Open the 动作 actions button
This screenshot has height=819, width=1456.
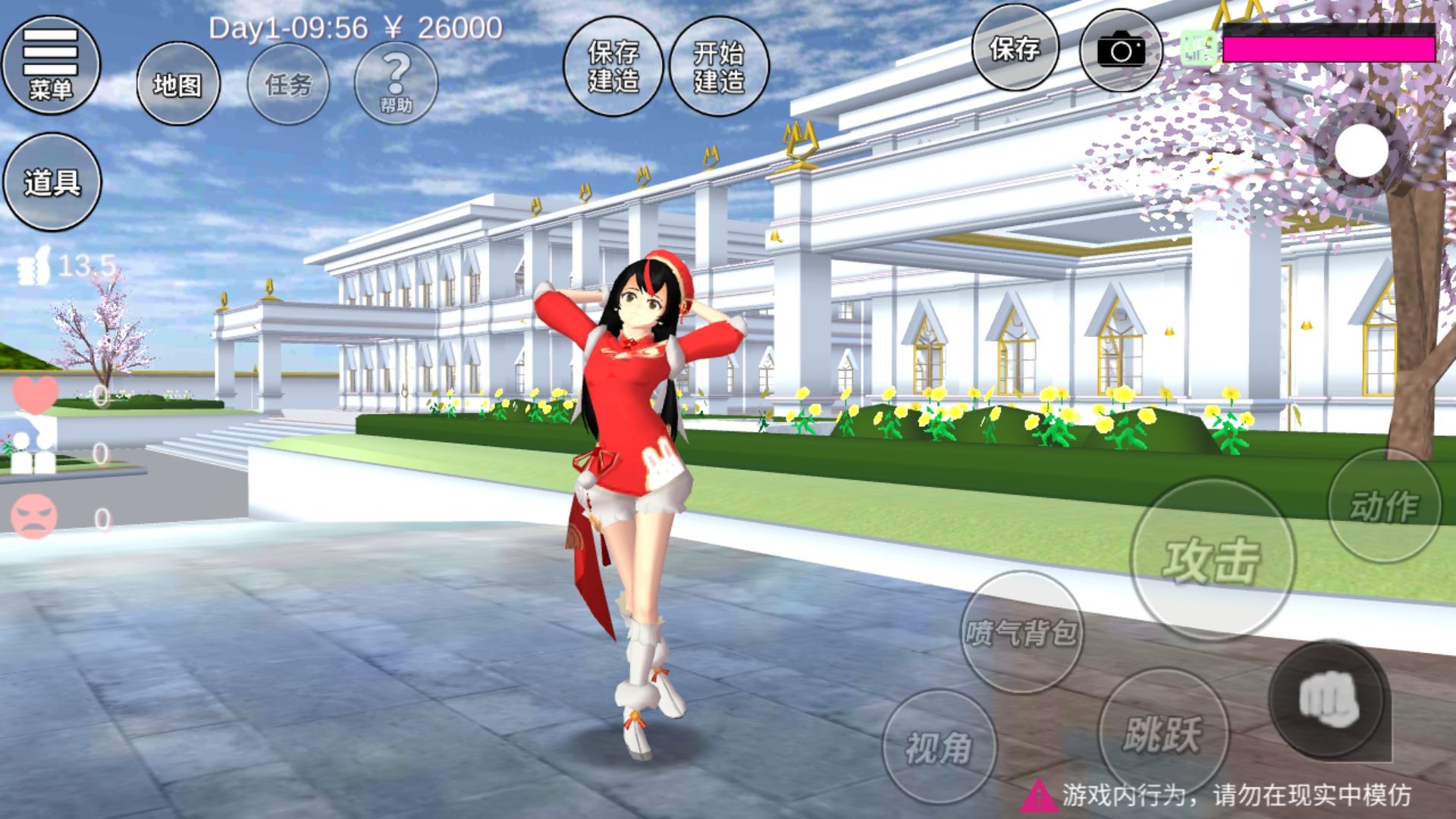[1384, 506]
